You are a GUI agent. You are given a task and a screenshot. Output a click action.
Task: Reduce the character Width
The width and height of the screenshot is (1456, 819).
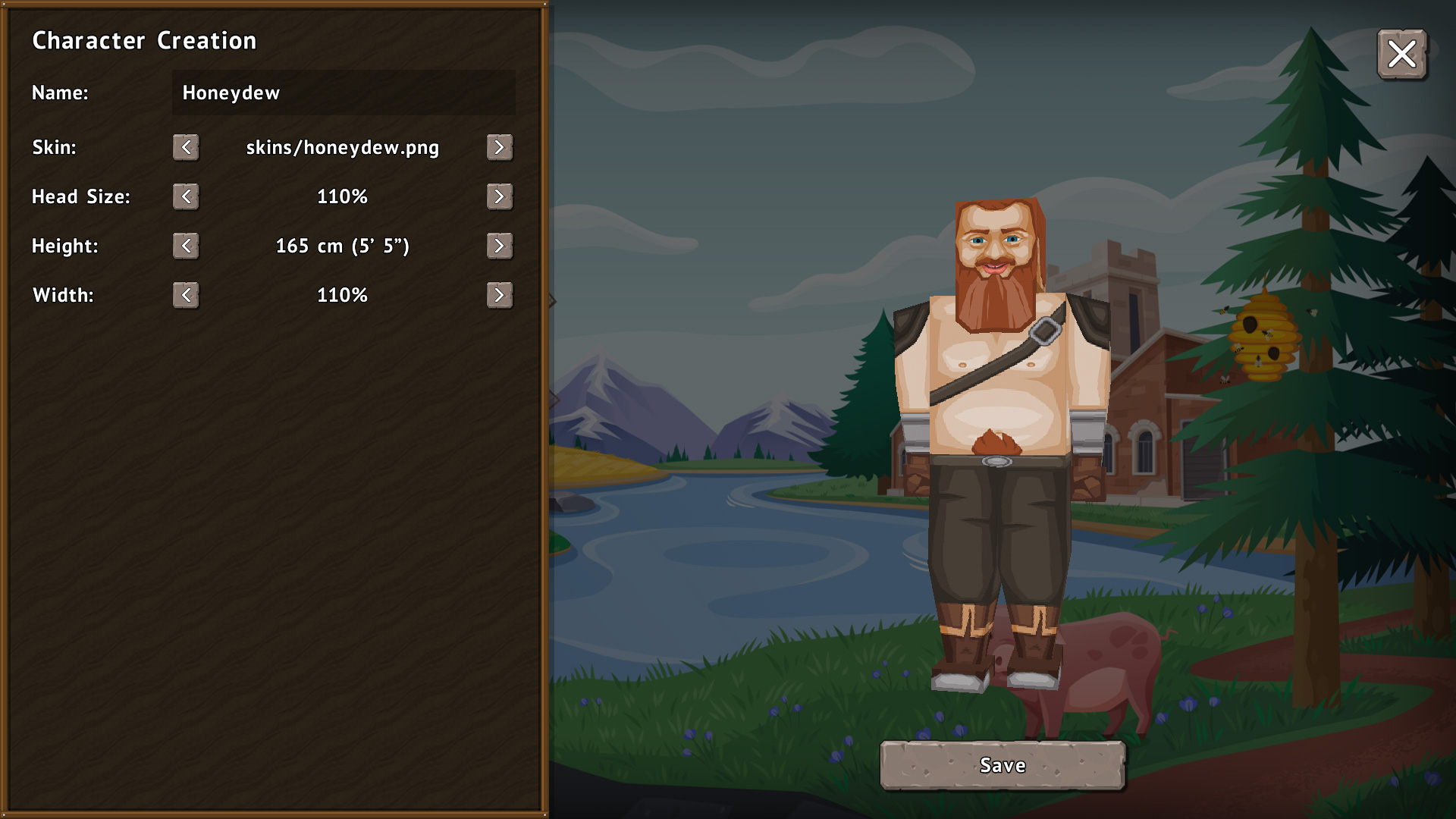click(186, 295)
